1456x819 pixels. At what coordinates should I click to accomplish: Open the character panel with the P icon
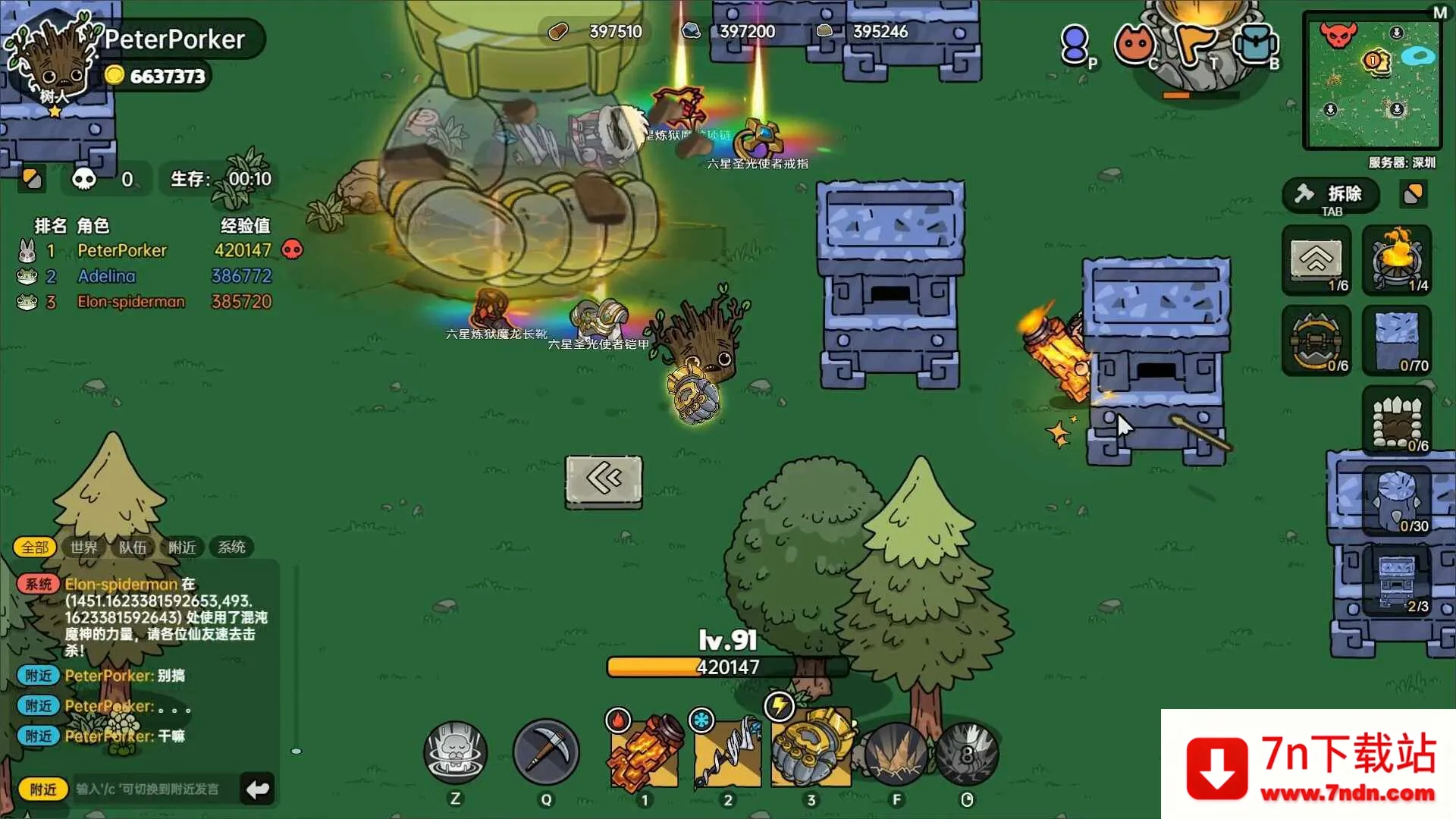(x=1075, y=43)
